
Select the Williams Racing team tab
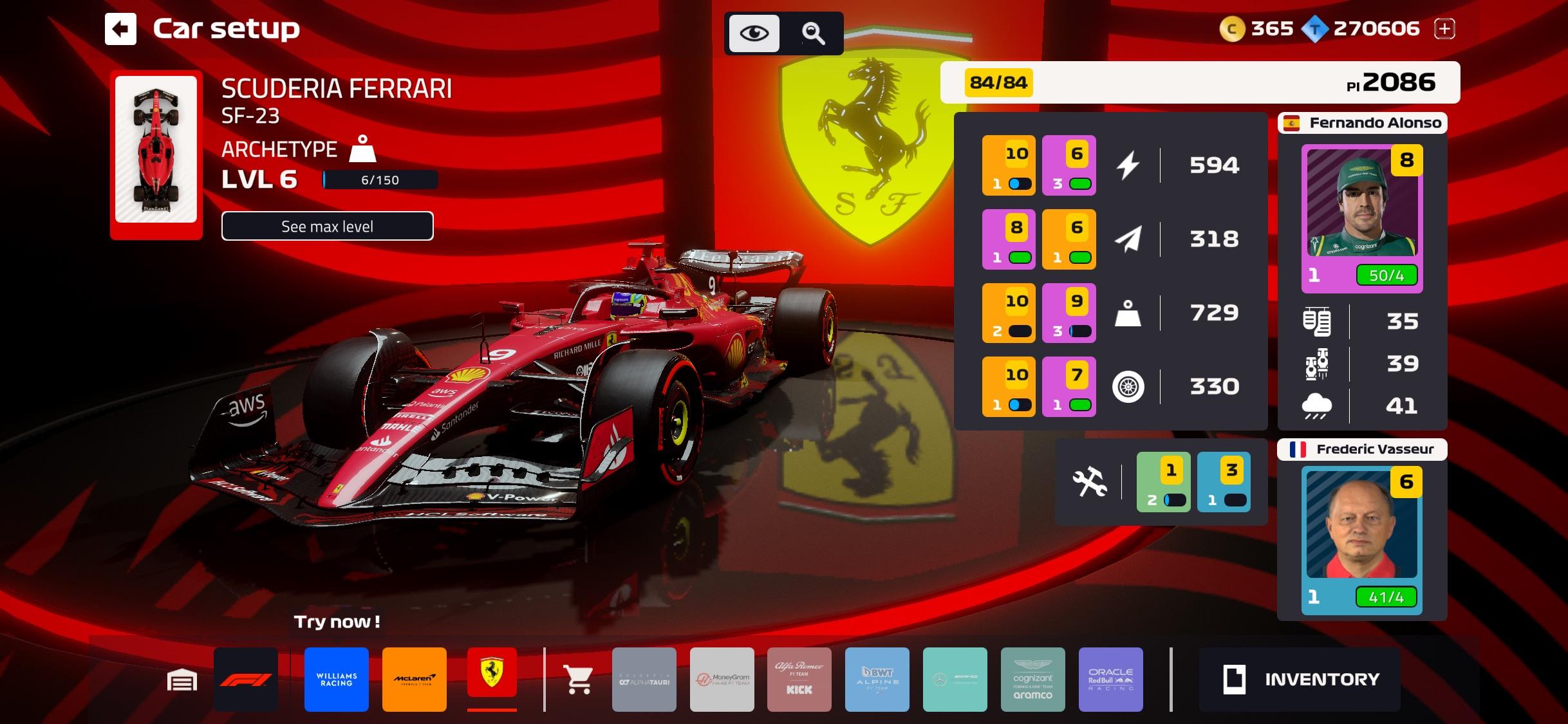click(337, 680)
